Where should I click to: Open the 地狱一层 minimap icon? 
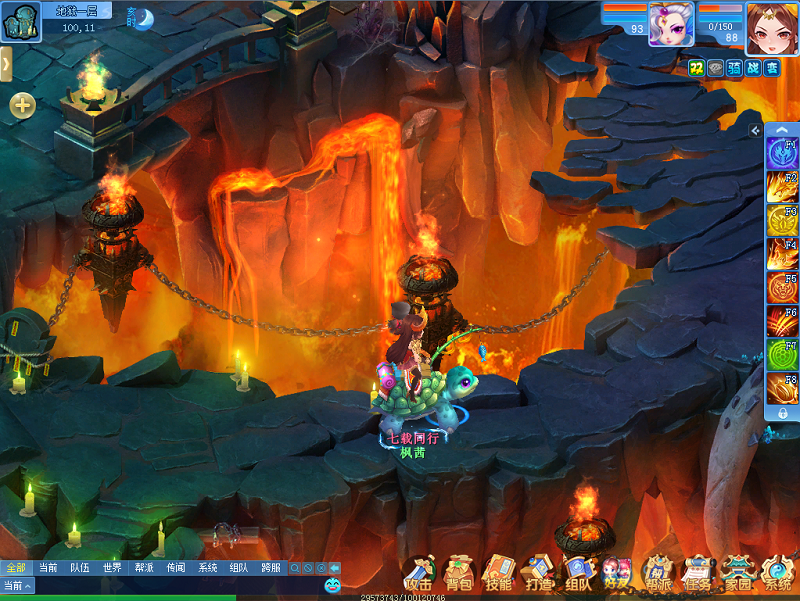click(x=20, y=22)
